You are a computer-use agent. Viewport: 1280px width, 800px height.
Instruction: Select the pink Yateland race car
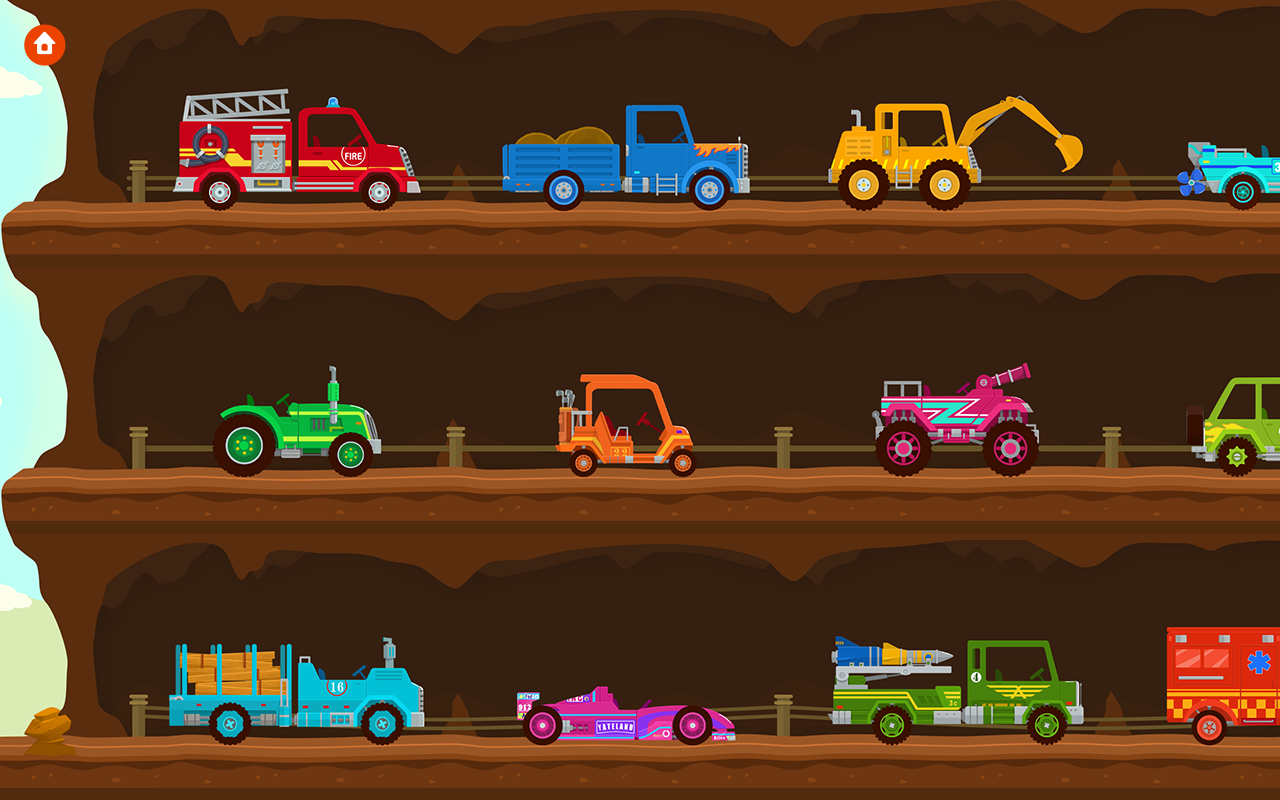(x=620, y=715)
